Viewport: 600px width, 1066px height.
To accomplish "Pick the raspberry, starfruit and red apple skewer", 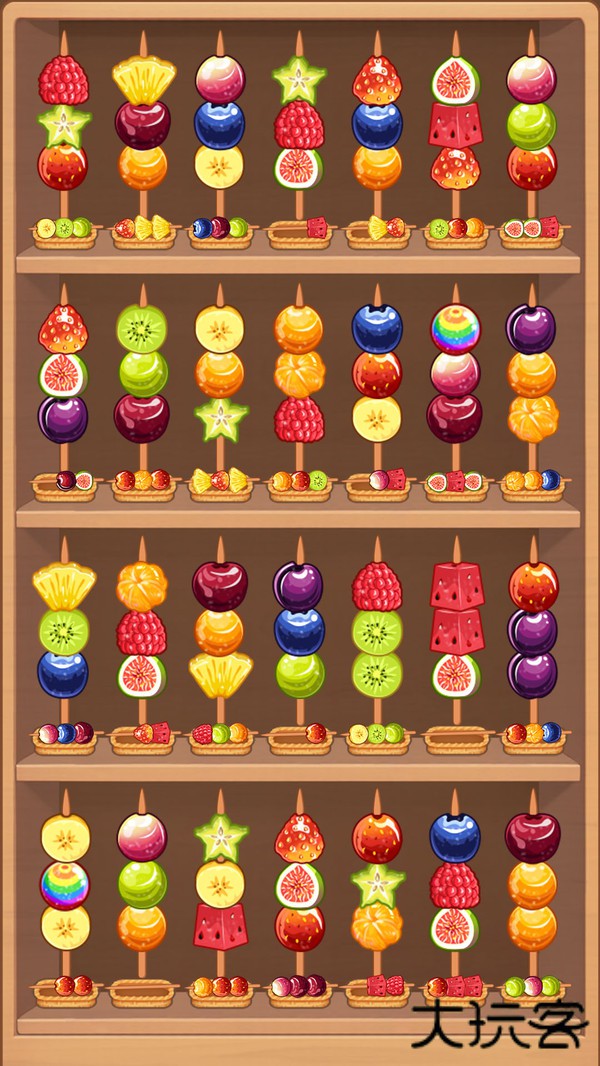I will click(64, 124).
